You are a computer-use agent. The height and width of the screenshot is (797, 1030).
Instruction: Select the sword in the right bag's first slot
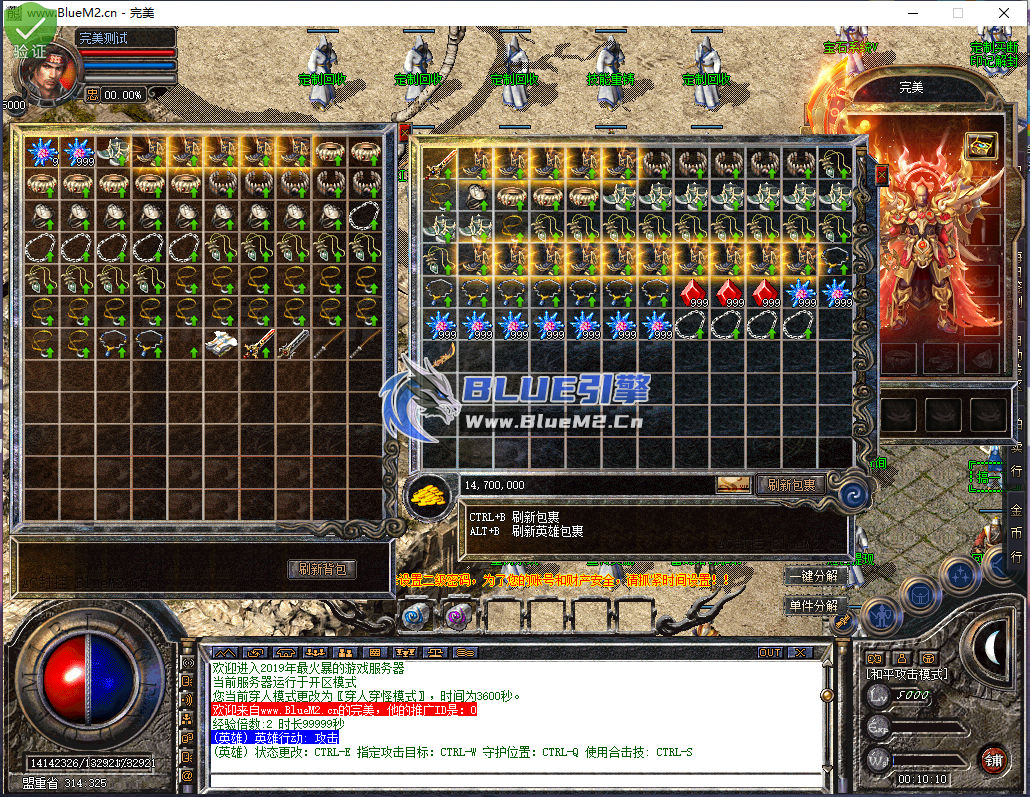pos(440,163)
